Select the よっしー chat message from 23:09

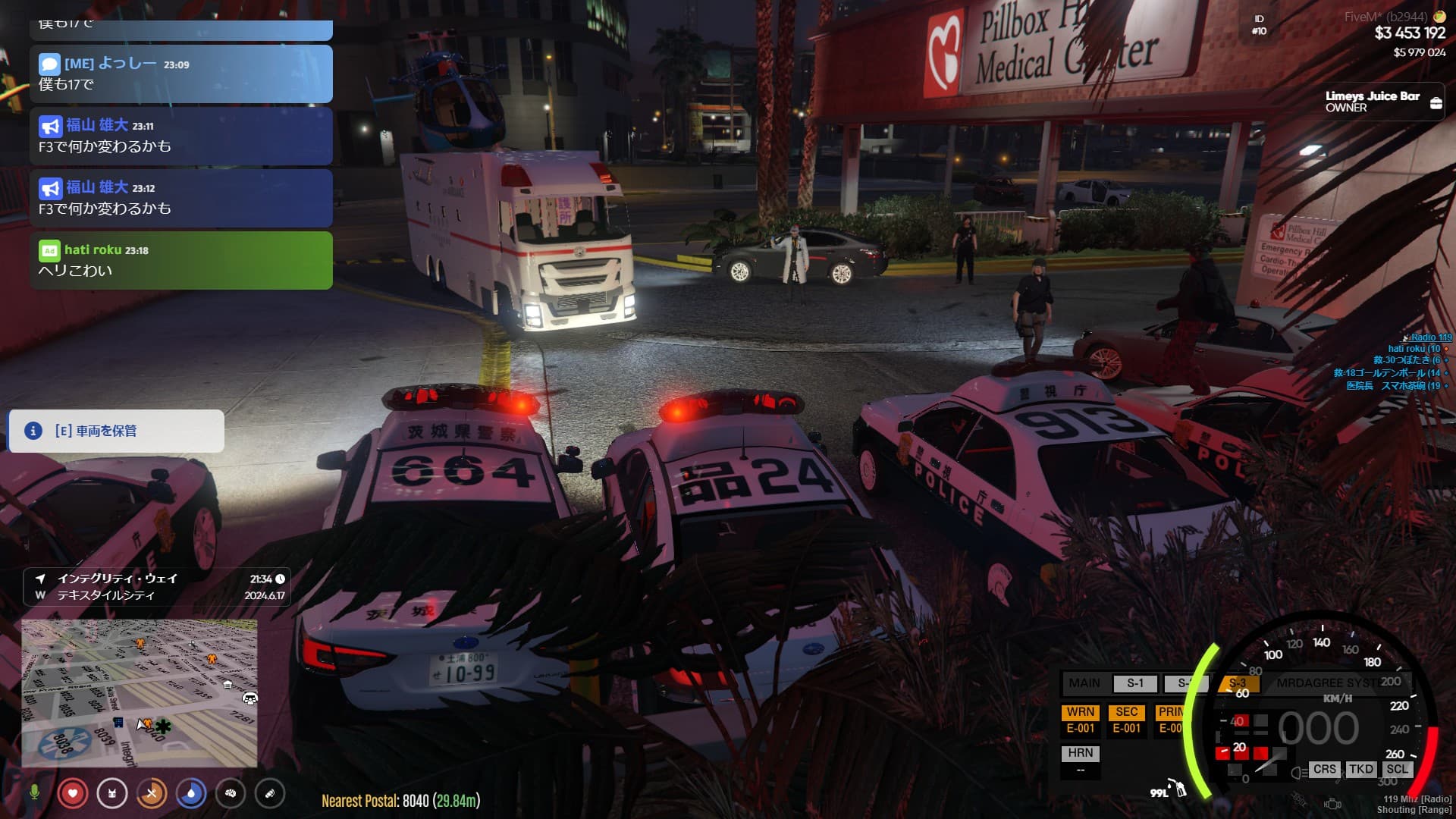pos(181,74)
